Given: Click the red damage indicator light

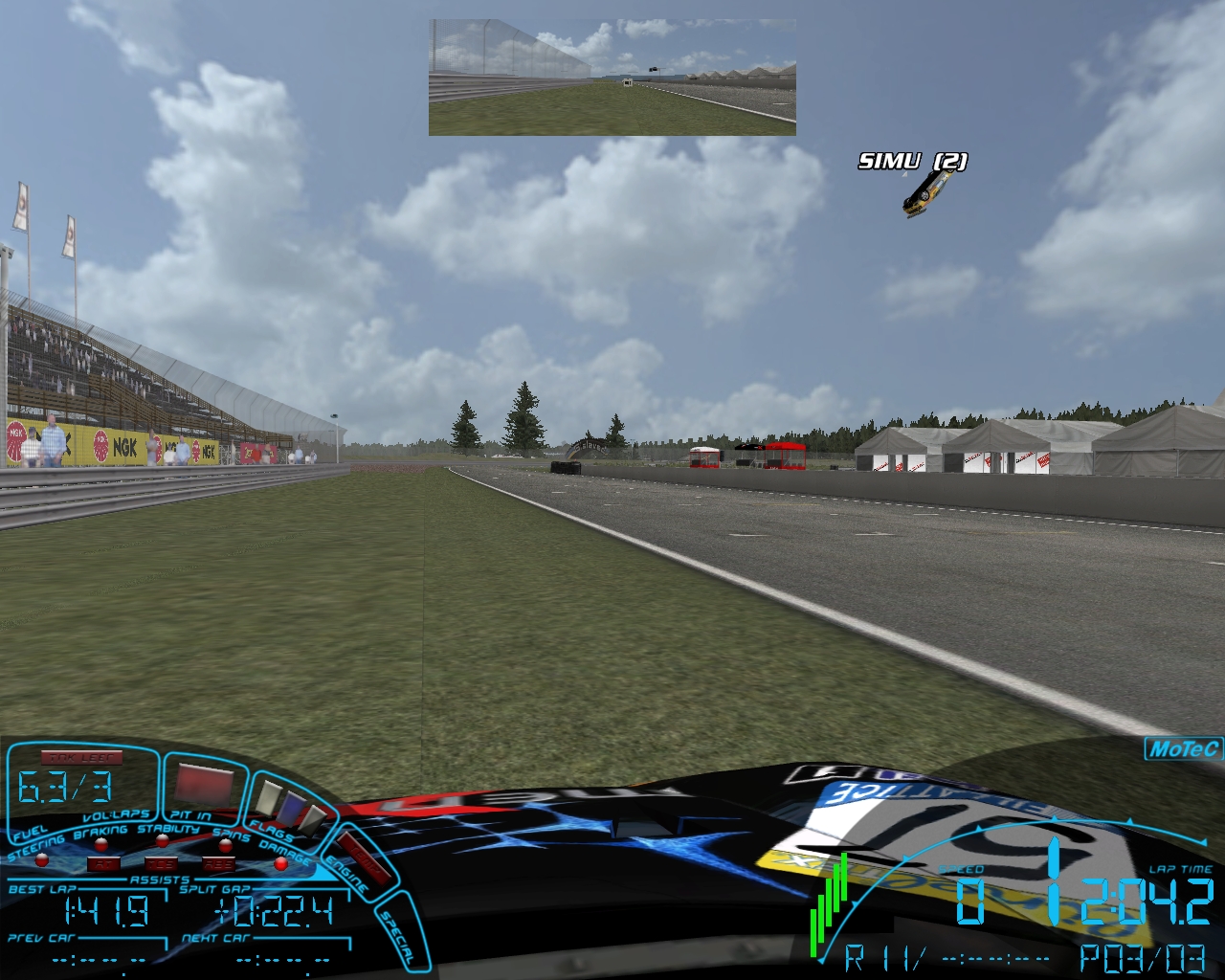Looking at the screenshot, I should pos(280,862).
